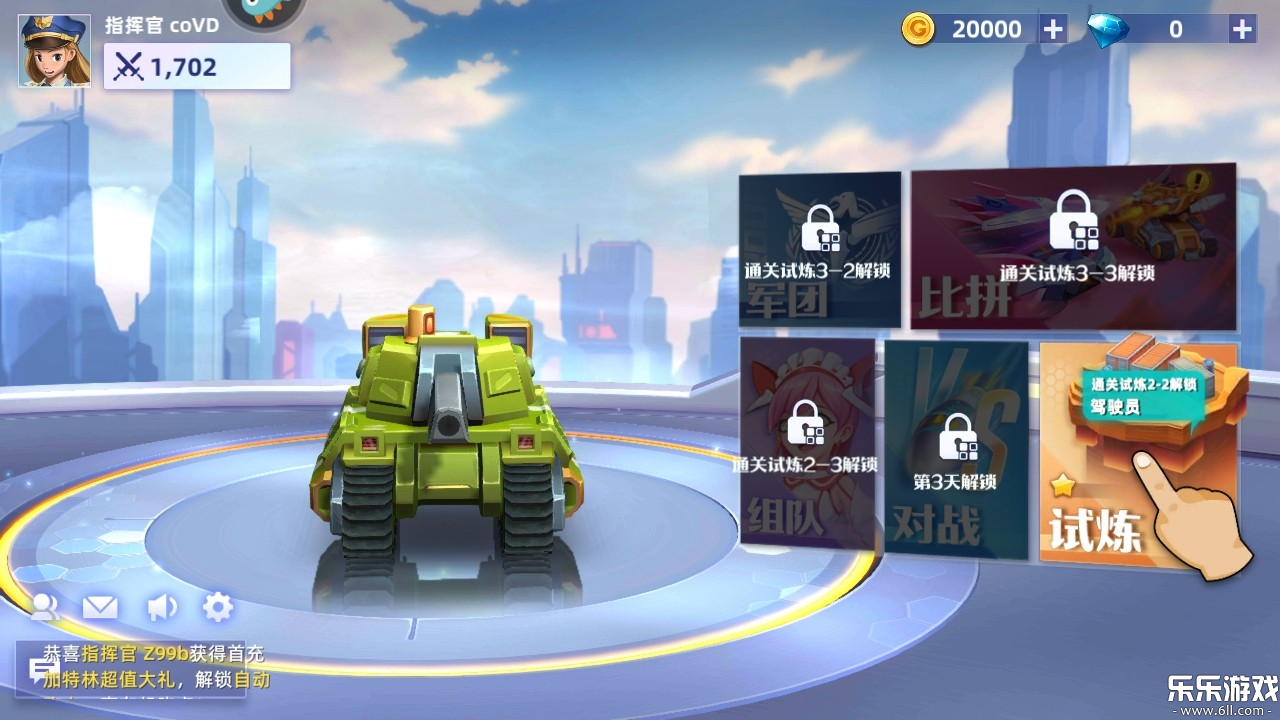Add more gold coins with plus button
This screenshot has width=1280, height=720.
pyautogui.click(x=1053, y=29)
